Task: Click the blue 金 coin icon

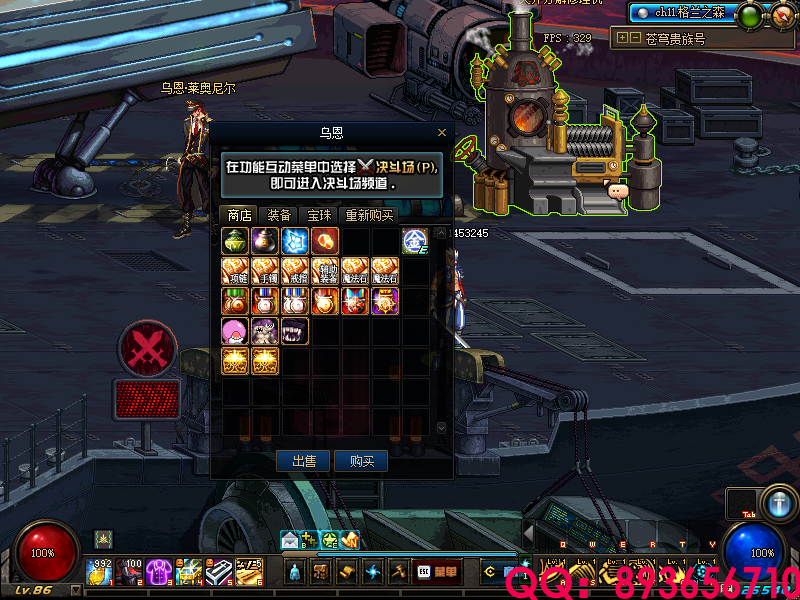Action: (415, 241)
